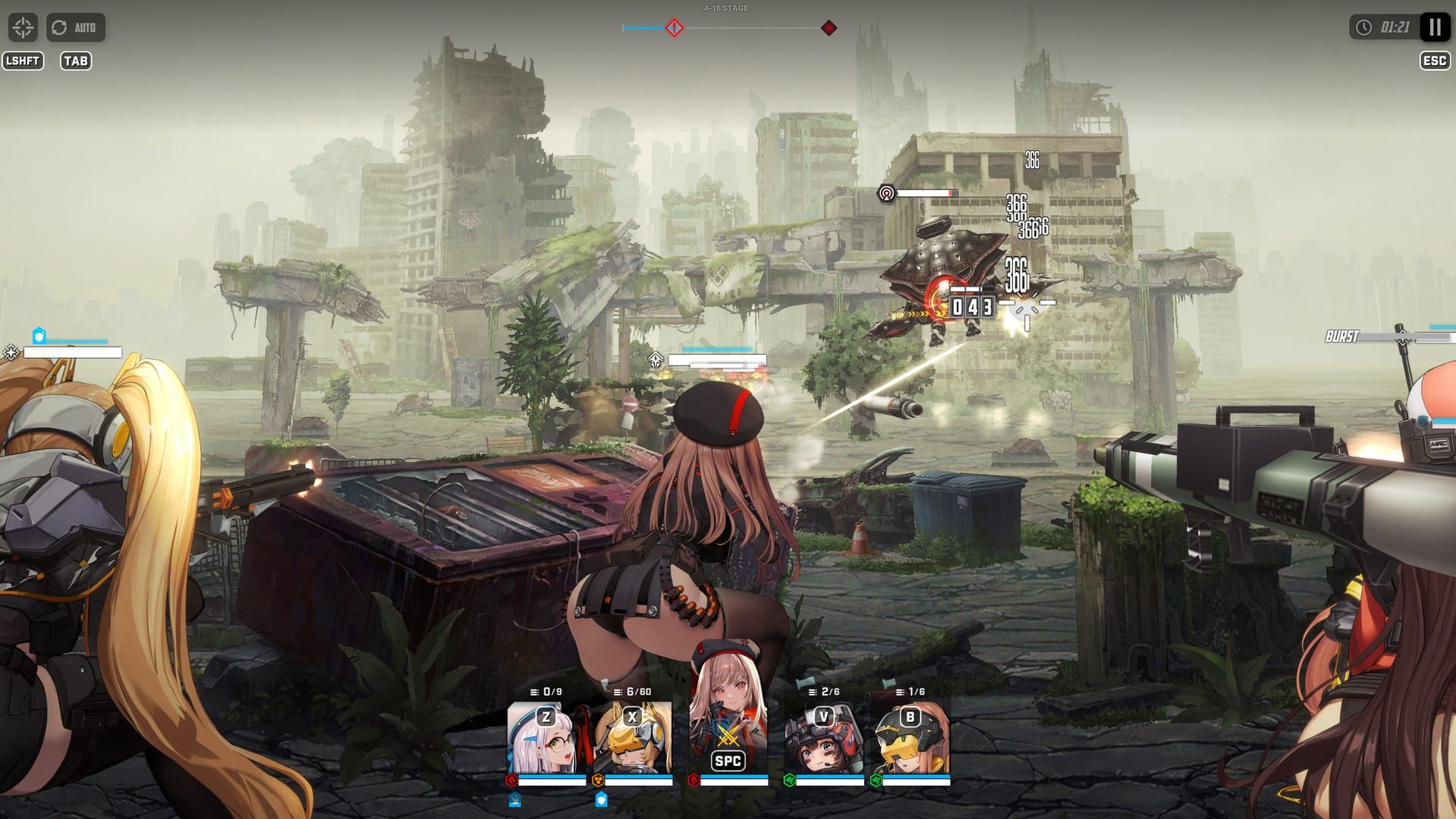Toggle AUTO battle mode

pos(74,28)
